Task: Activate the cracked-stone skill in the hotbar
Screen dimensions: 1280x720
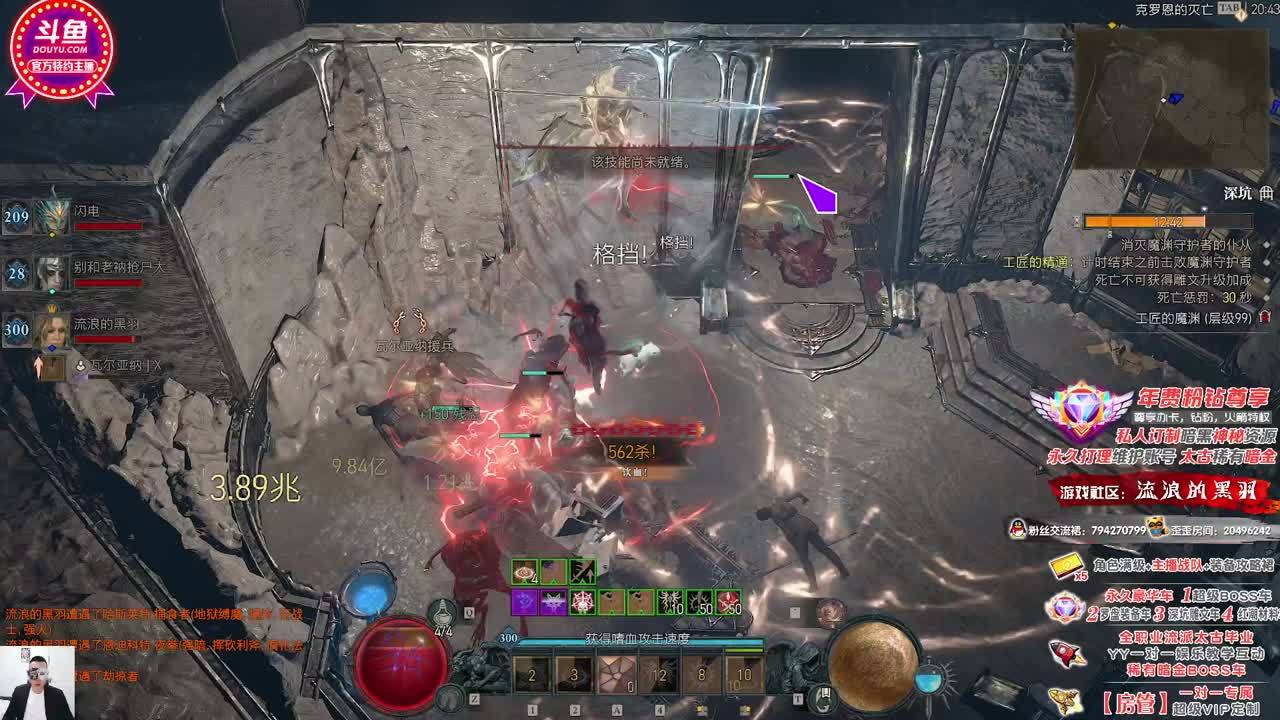Action: pyautogui.click(x=617, y=675)
